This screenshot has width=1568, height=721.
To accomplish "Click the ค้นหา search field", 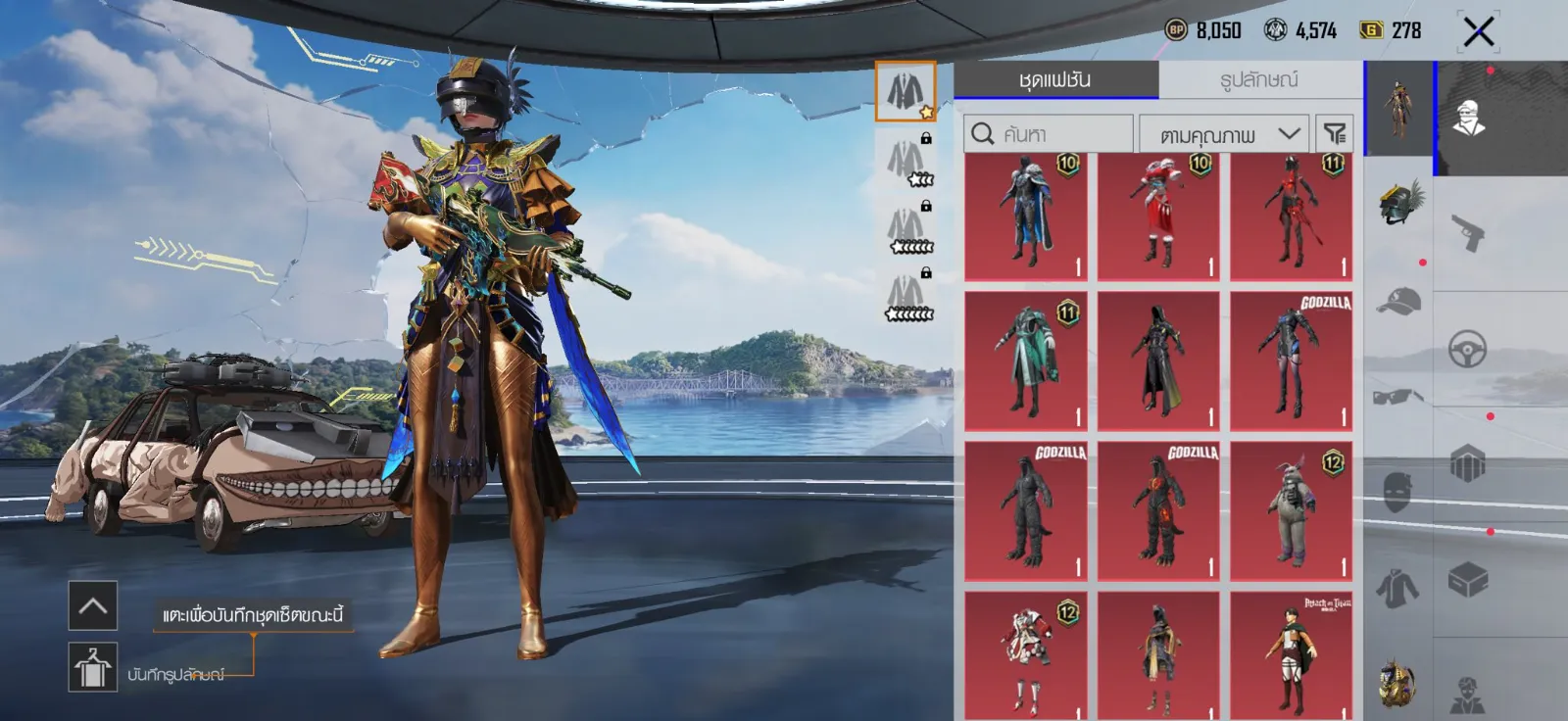I will click(1049, 134).
